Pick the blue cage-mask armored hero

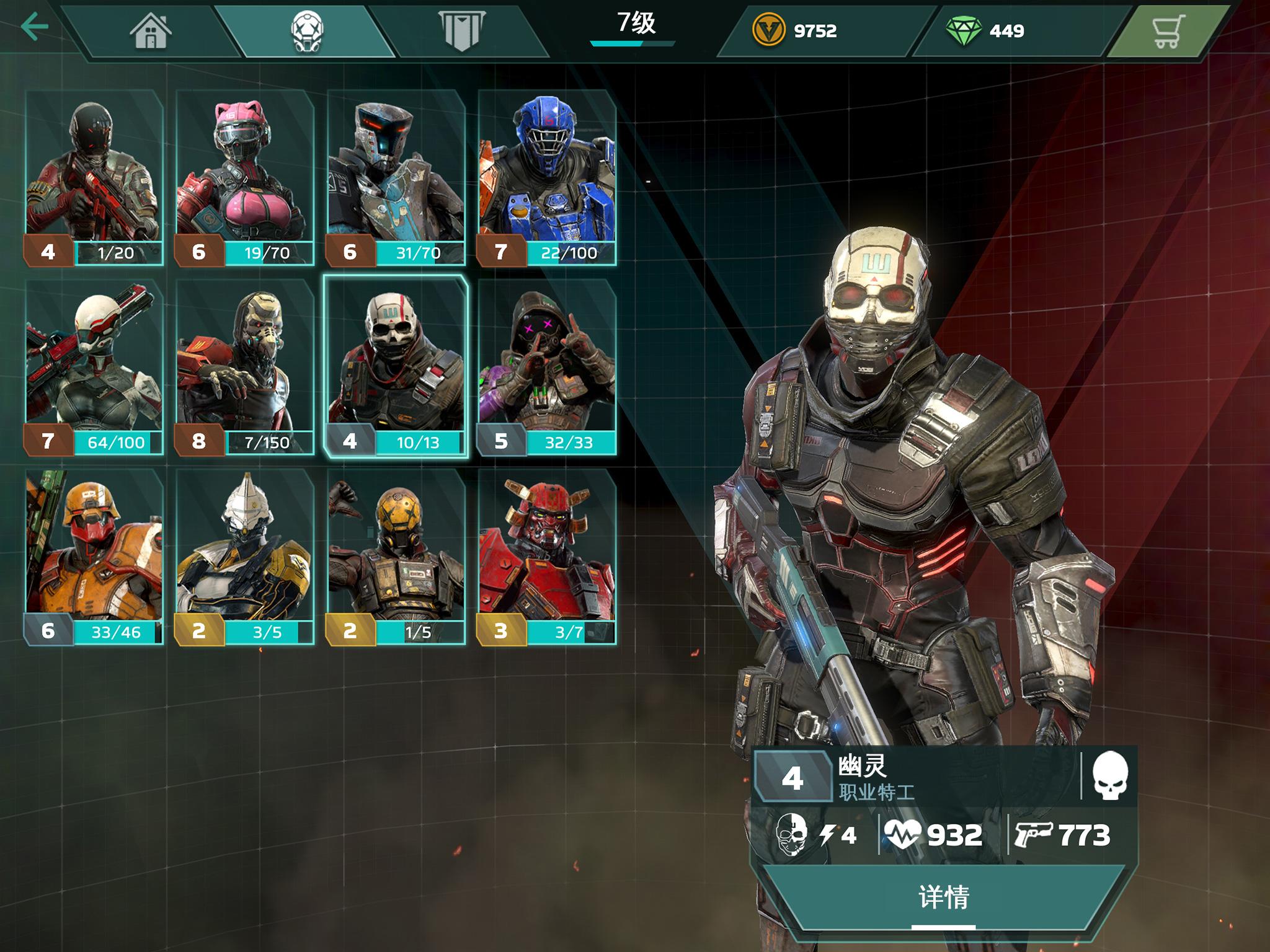(x=546, y=177)
